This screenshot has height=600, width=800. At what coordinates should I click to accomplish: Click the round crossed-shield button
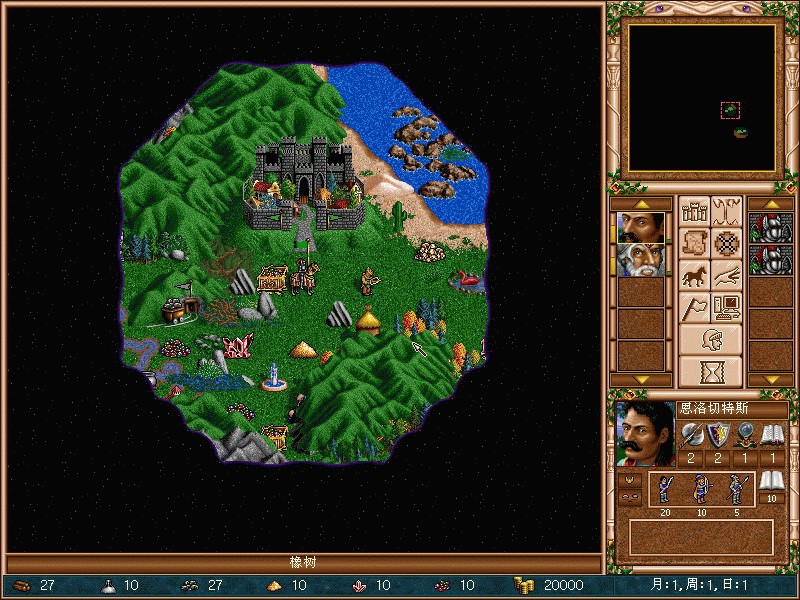point(728,243)
